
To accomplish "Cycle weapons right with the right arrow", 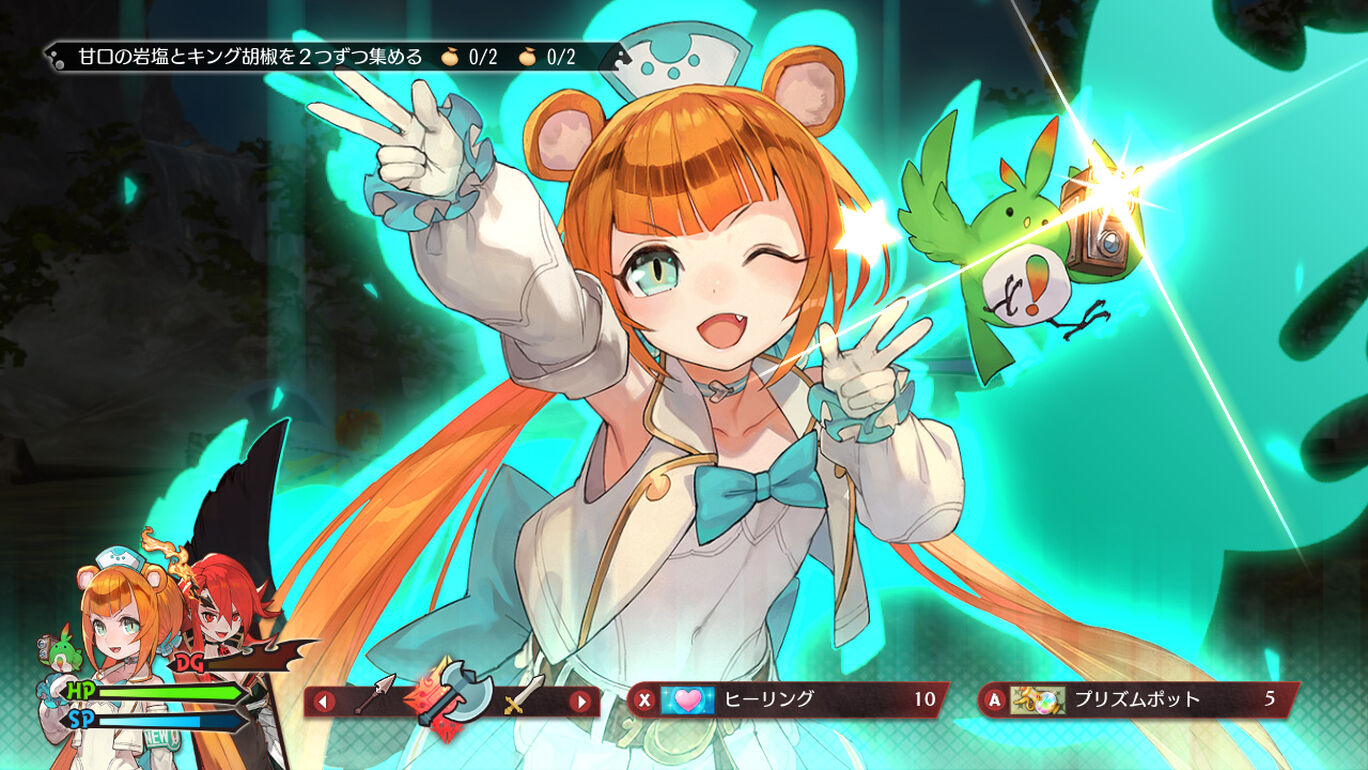I will tap(581, 700).
